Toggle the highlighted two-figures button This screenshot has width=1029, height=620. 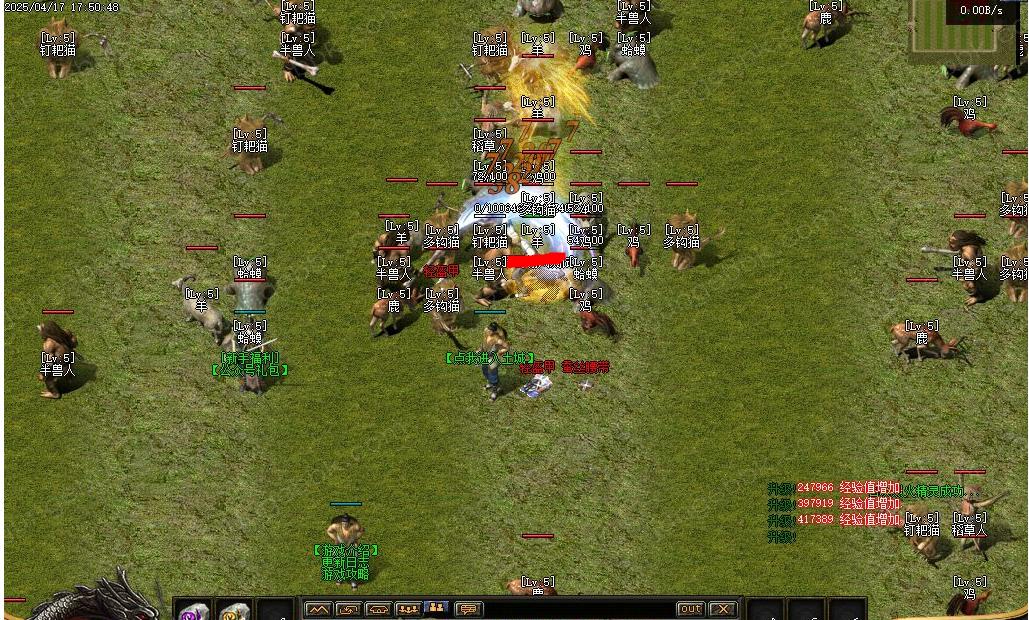[x=437, y=608]
